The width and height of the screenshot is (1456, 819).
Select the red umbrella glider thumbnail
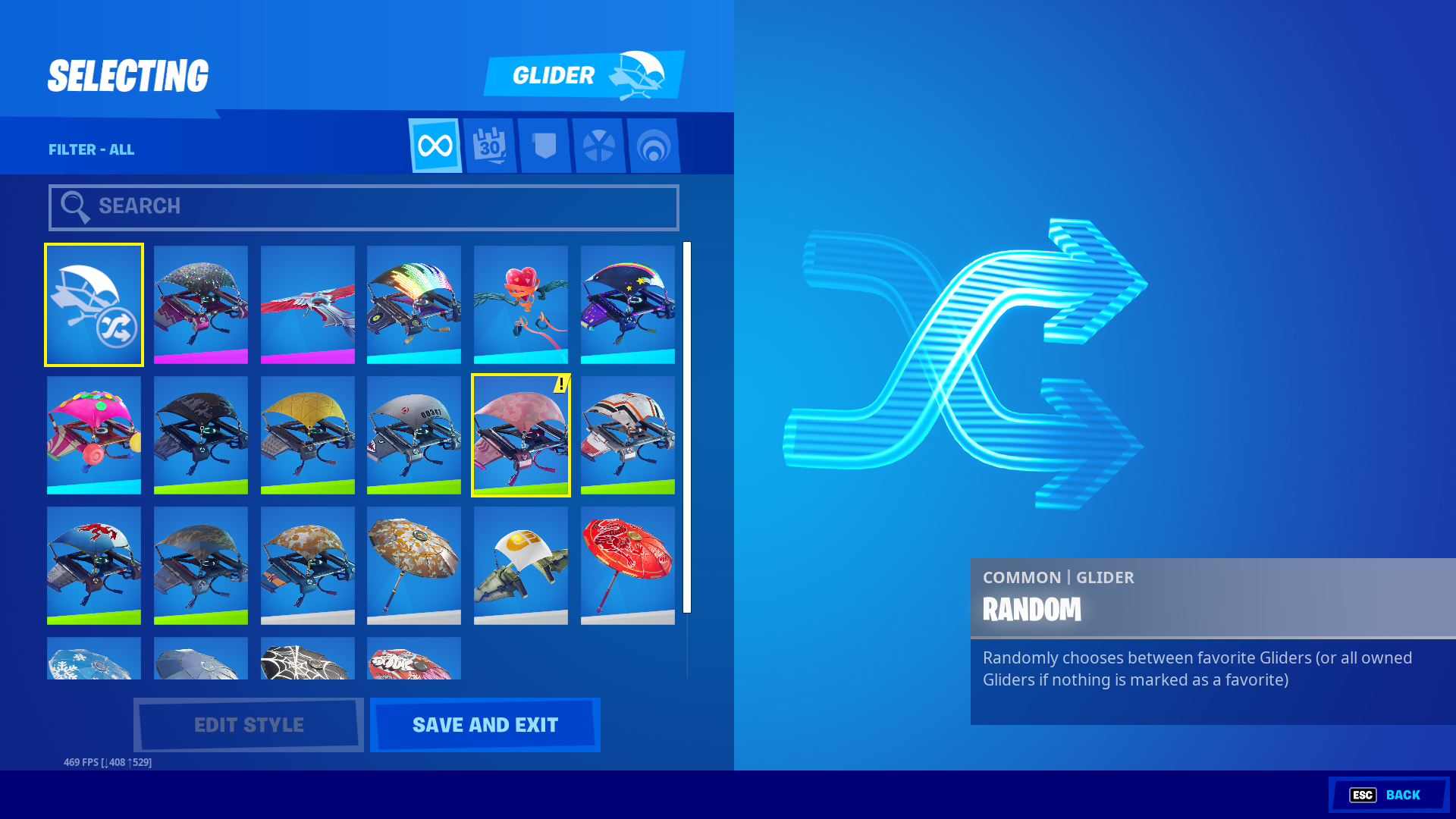[x=627, y=564]
